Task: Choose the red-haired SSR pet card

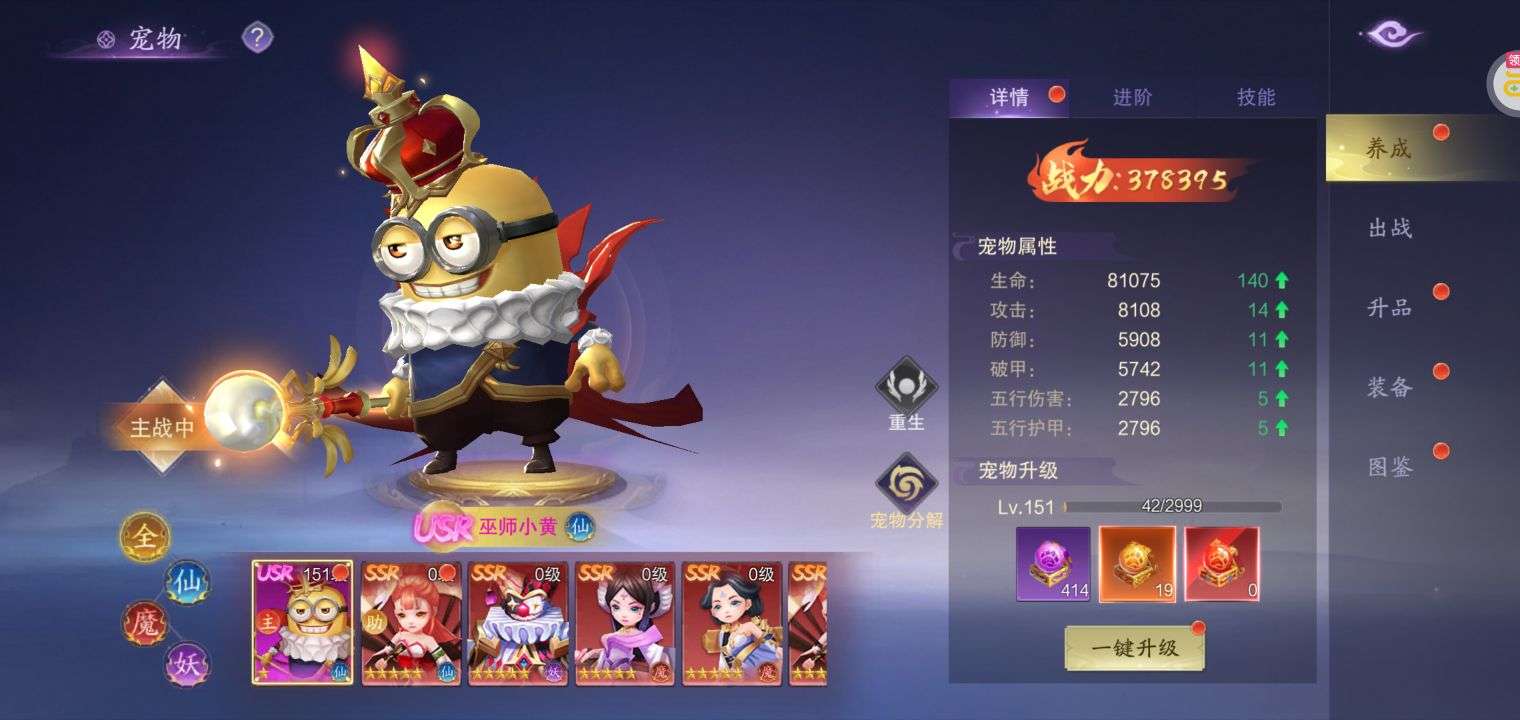Action: 411,622
